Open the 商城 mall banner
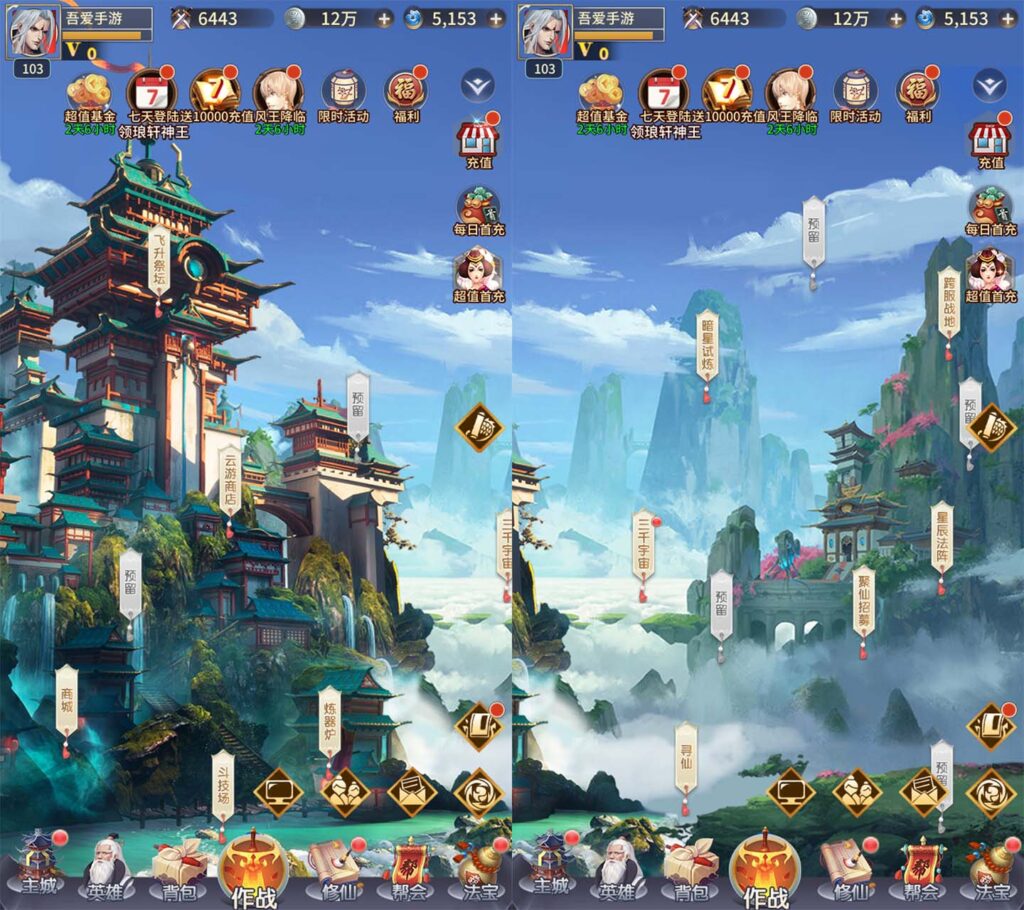The height and width of the screenshot is (910, 1024). coord(67,700)
